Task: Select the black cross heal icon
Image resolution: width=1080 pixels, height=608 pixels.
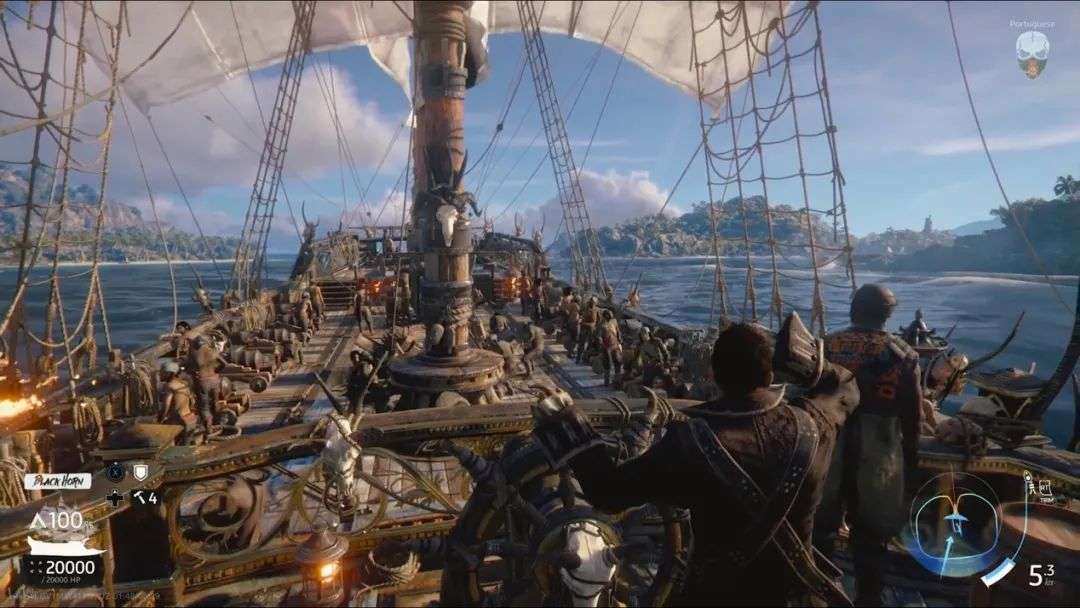Action: pos(116,497)
